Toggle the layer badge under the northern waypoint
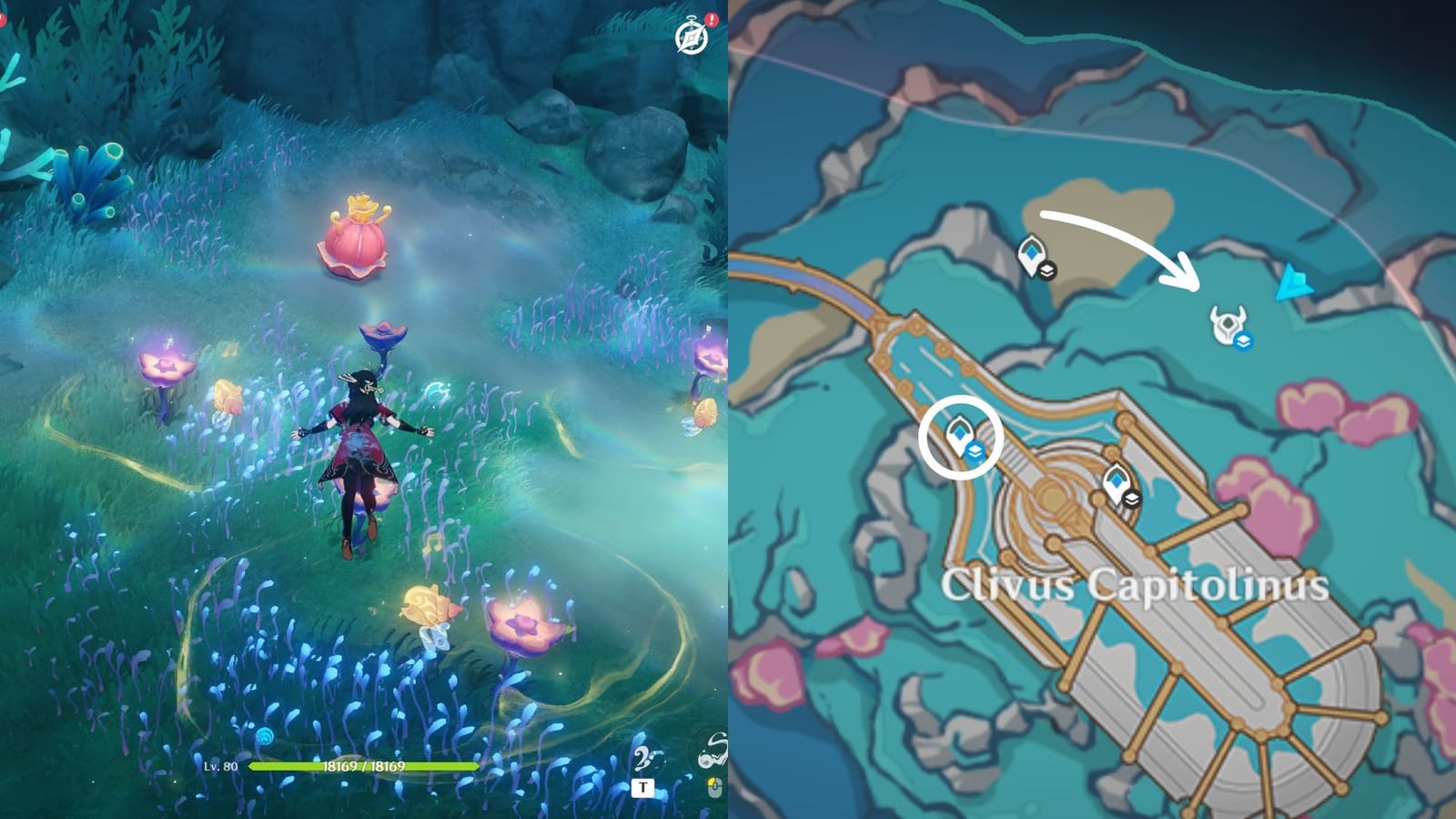1456x819 pixels. [1048, 271]
